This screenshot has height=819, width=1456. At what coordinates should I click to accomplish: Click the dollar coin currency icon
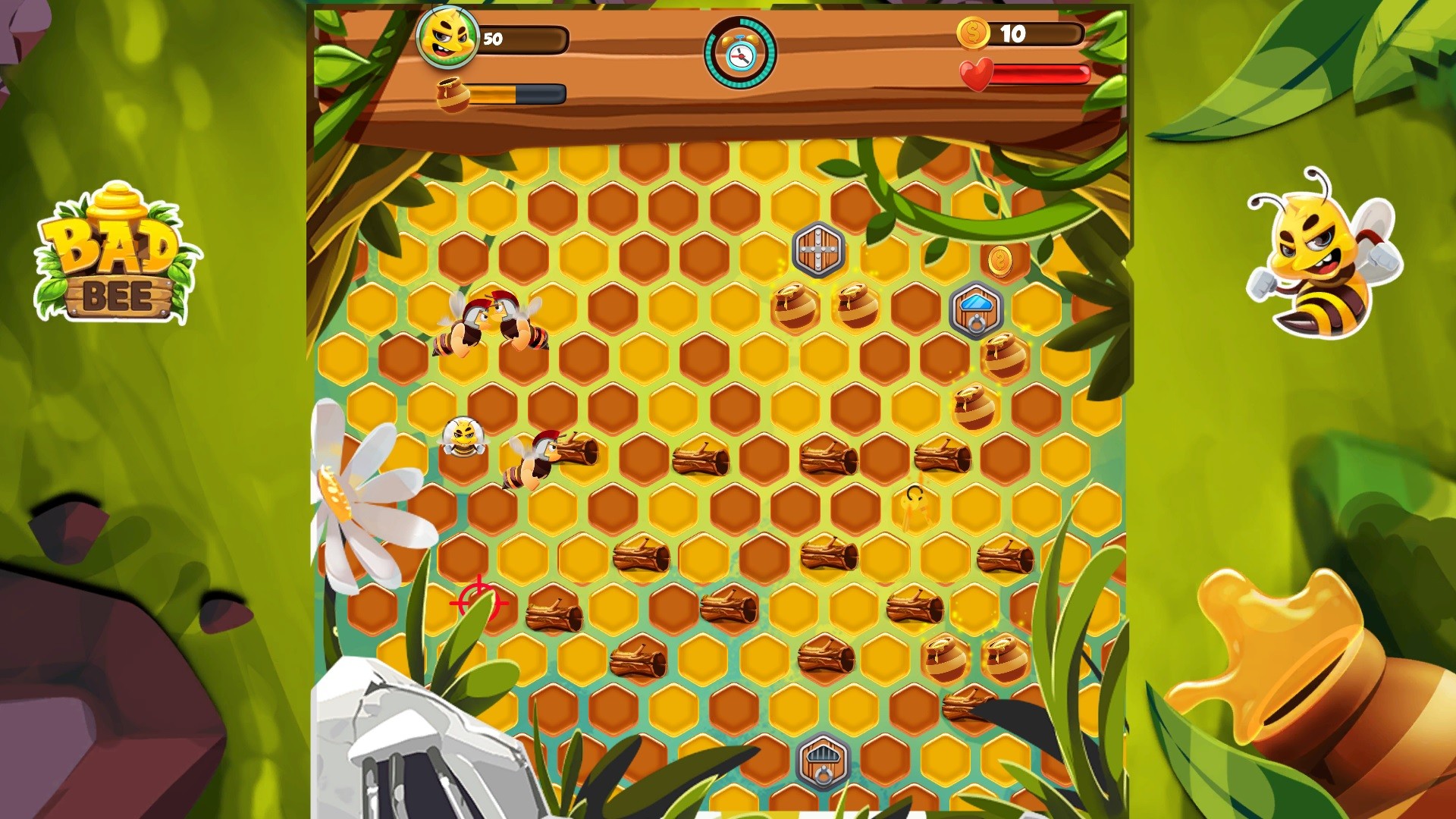973,33
